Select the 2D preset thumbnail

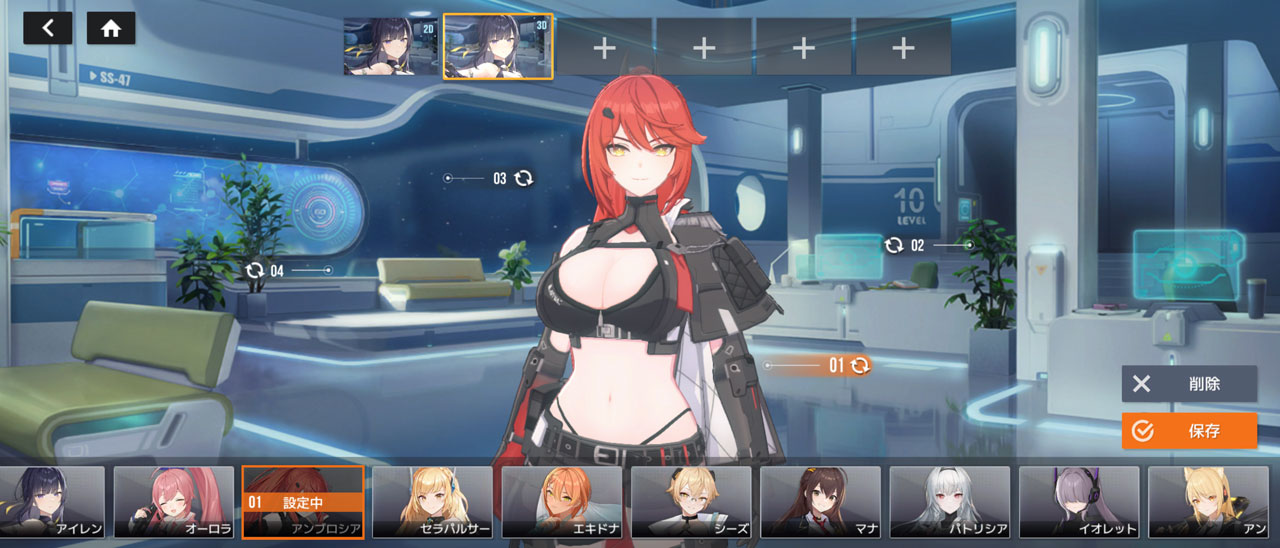tap(391, 46)
